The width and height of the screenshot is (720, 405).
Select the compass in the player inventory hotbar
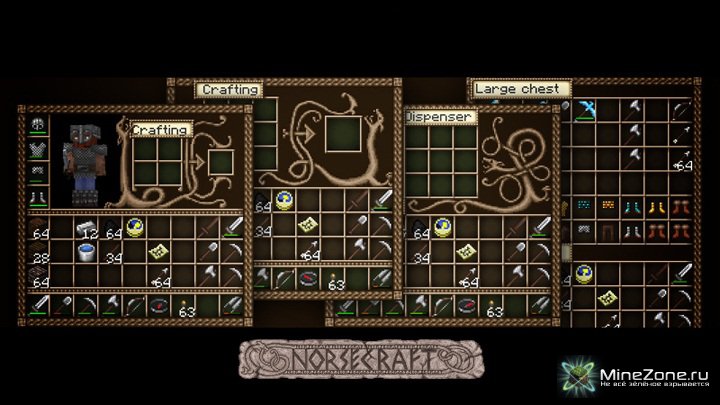(159, 305)
